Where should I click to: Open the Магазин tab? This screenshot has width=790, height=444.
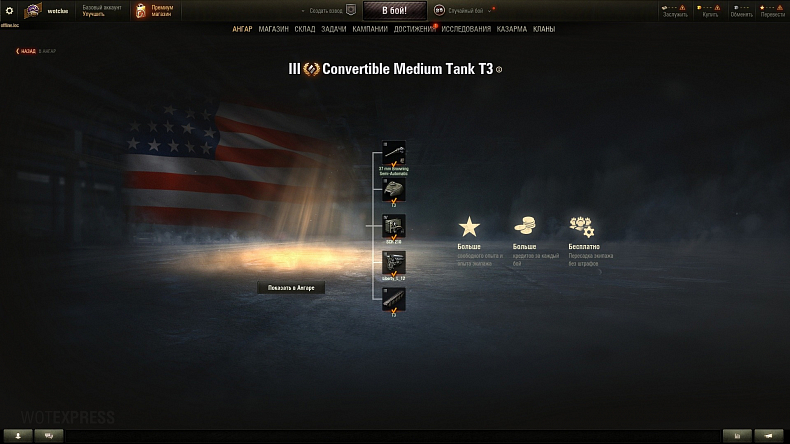pos(273,29)
